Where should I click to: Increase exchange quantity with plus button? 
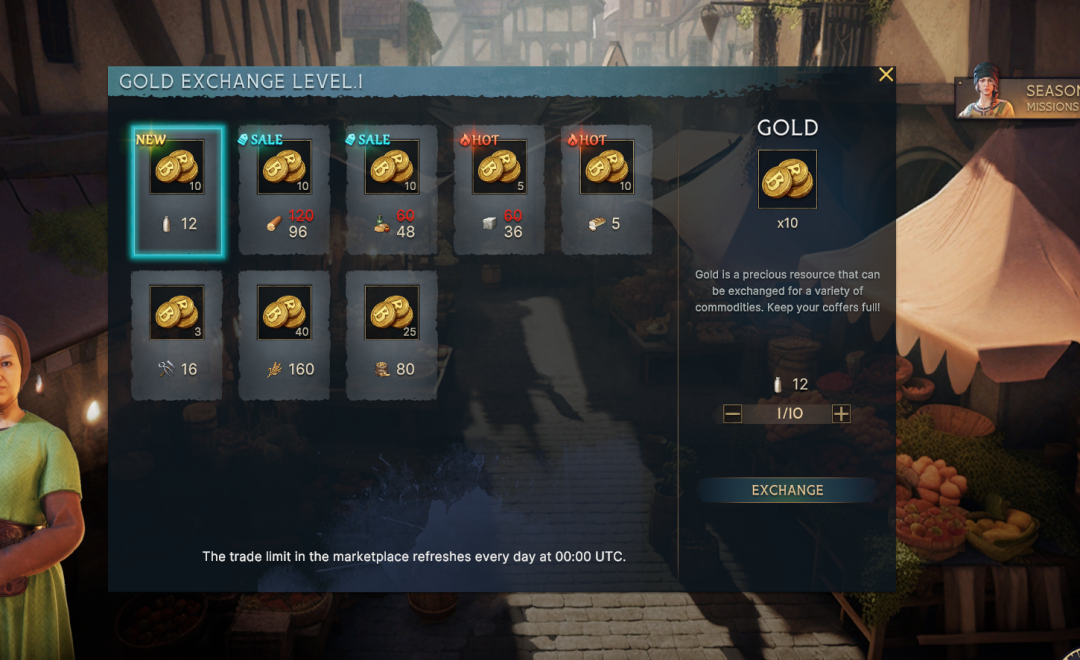point(841,414)
